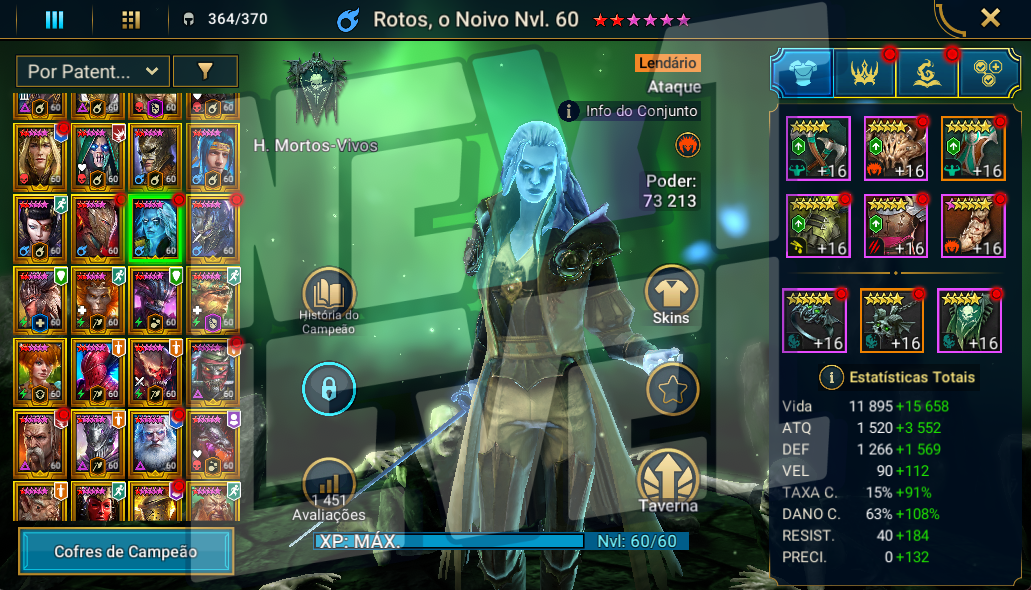Mark champion as favorite with star button
1031x590 pixels.
671,390
